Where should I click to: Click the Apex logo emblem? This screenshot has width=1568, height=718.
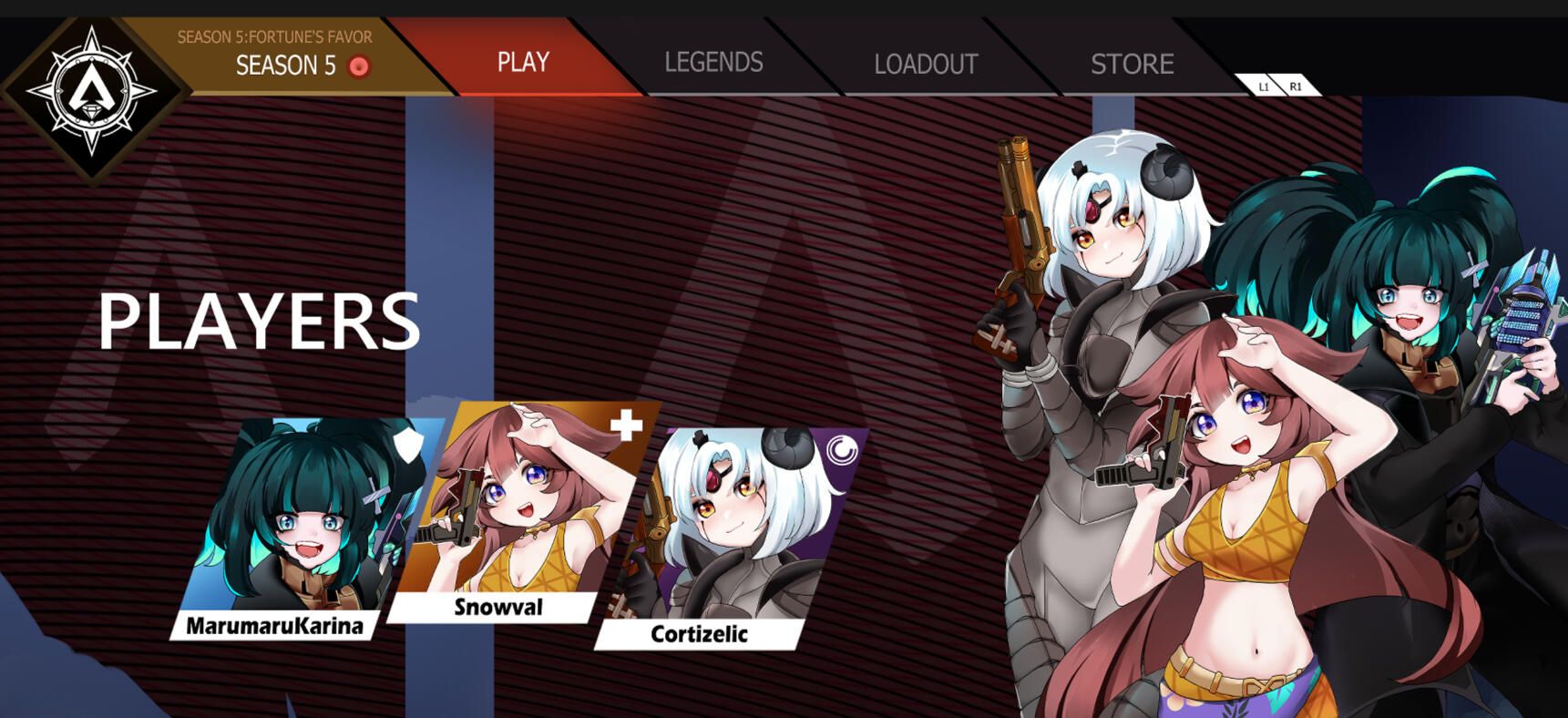point(92,90)
